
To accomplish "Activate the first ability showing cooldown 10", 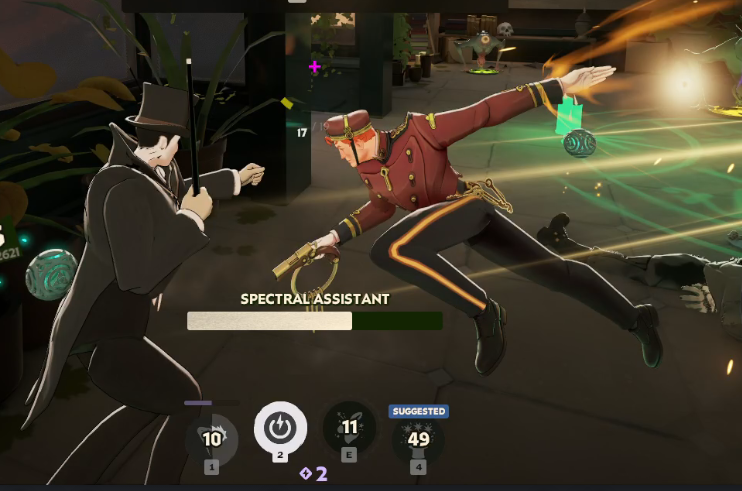I will 212,438.
